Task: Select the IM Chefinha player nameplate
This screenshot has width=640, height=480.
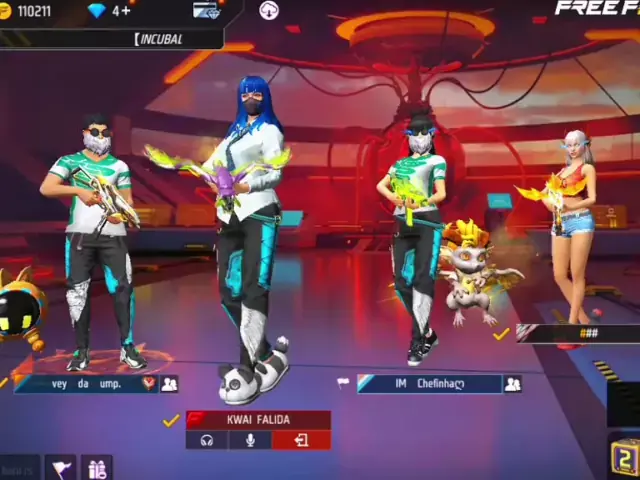Action: click(428, 384)
